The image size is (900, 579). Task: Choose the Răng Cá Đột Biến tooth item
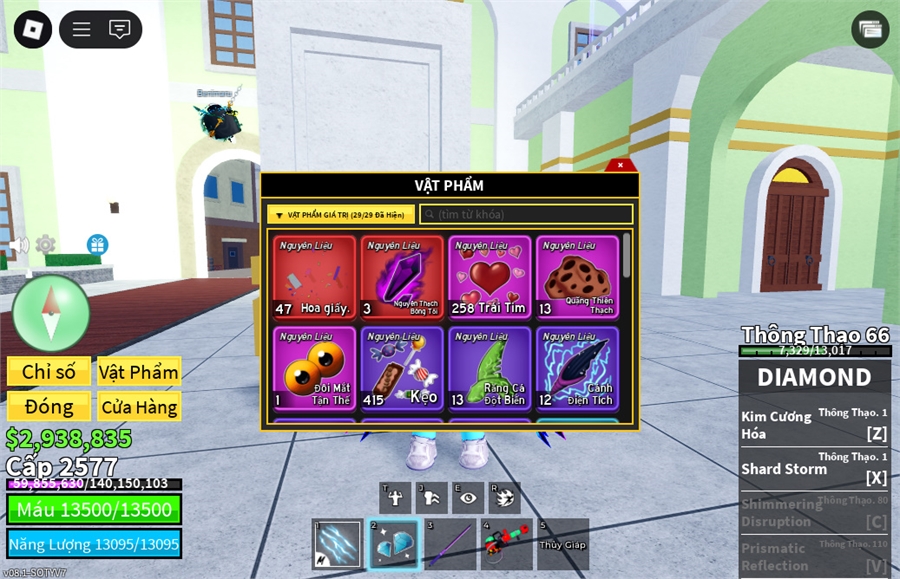click(x=489, y=367)
